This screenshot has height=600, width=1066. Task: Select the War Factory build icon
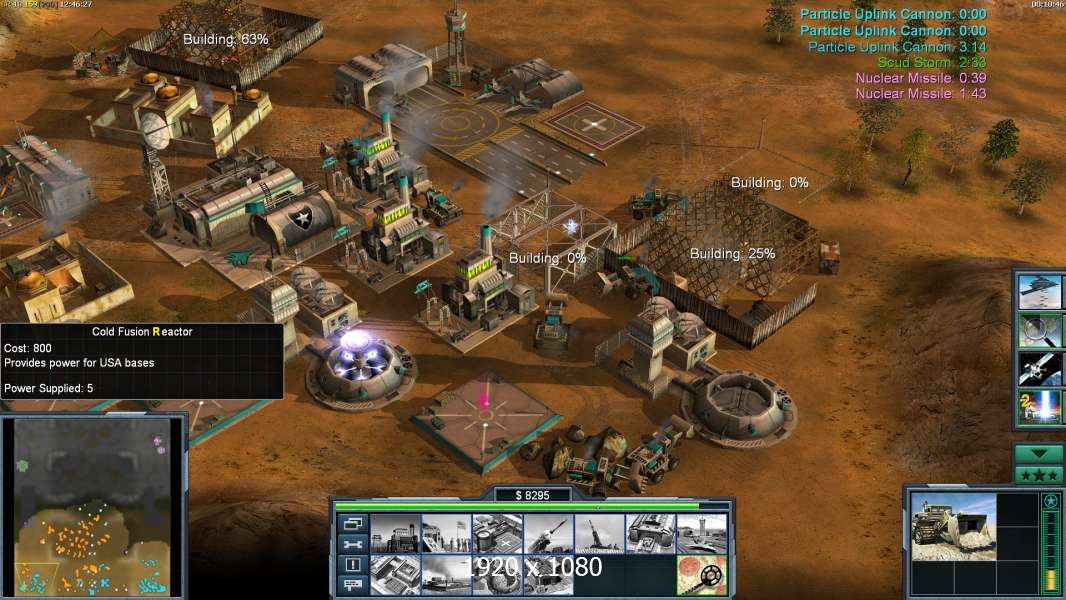(650, 534)
